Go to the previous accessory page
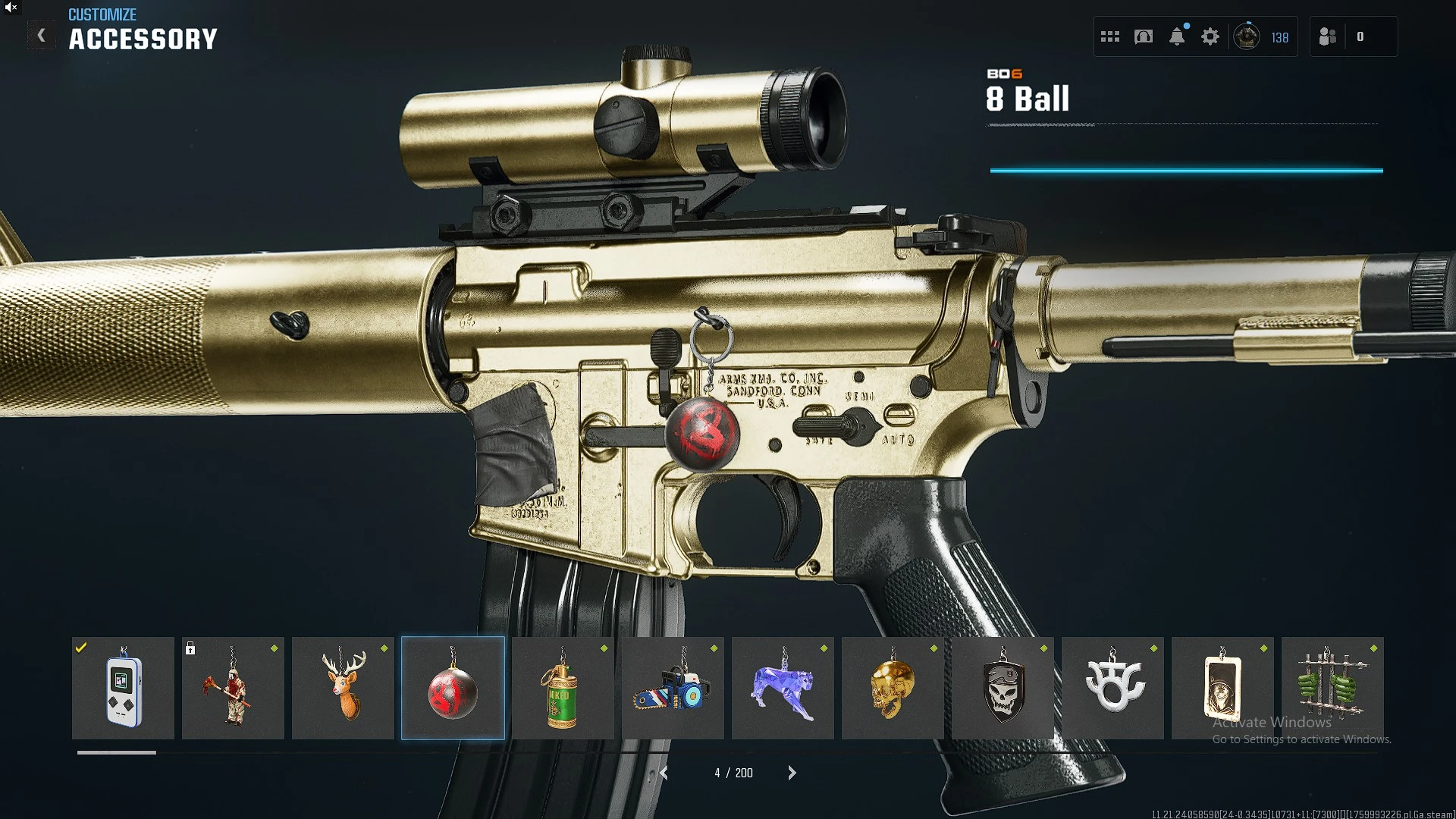The height and width of the screenshot is (819, 1456). pyautogui.click(x=664, y=773)
